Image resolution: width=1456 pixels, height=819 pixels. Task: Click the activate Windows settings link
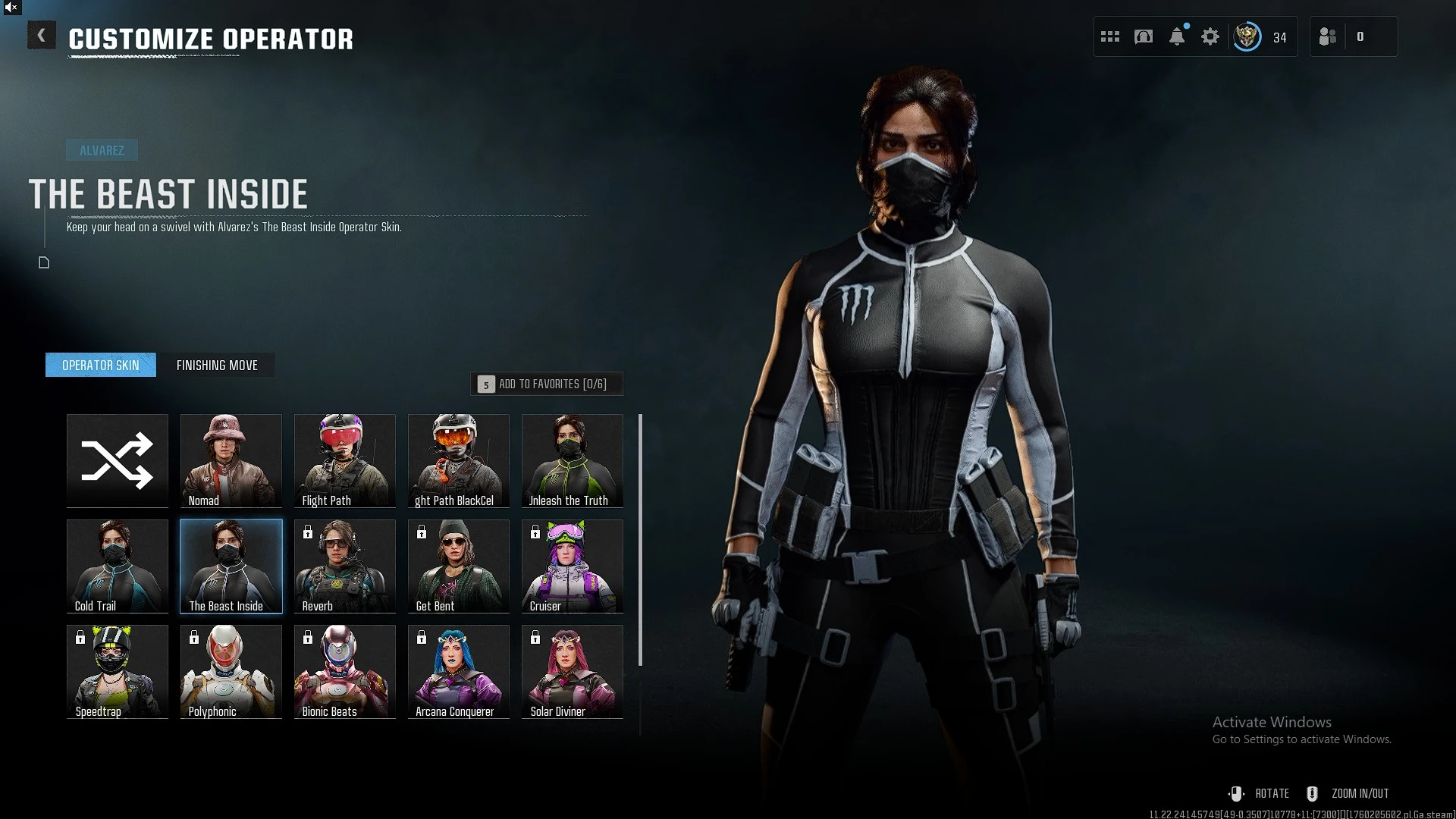[1302, 739]
